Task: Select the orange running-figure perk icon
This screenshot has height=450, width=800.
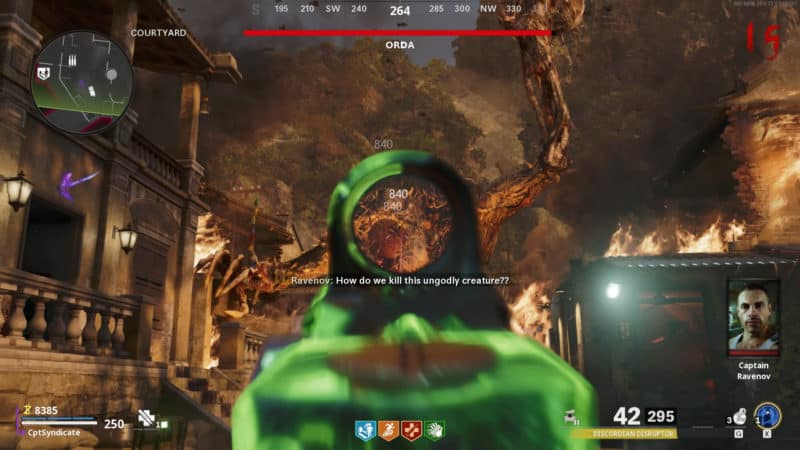Action: click(388, 430)
